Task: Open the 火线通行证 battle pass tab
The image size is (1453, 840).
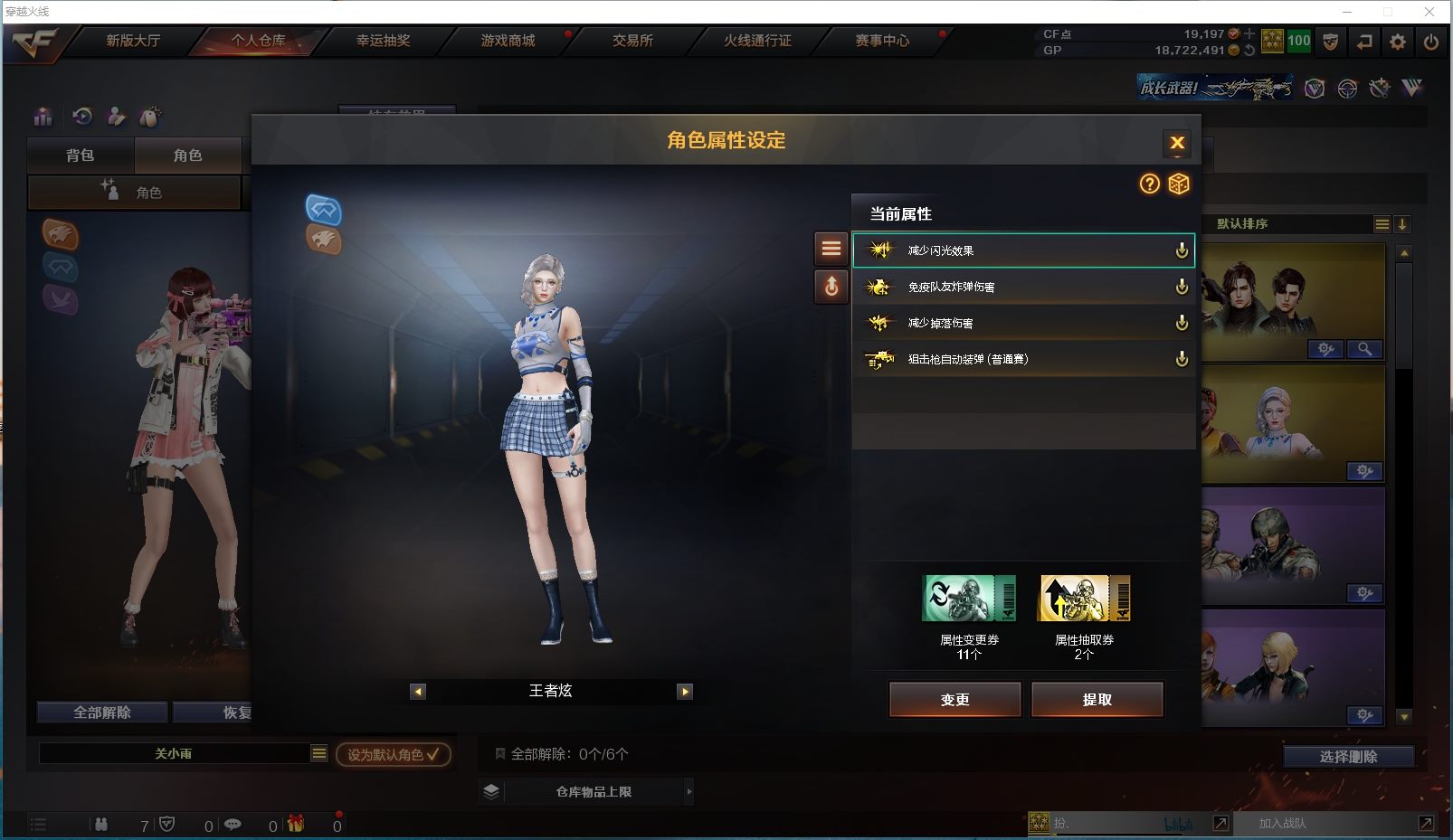Action: pos(757,41)
